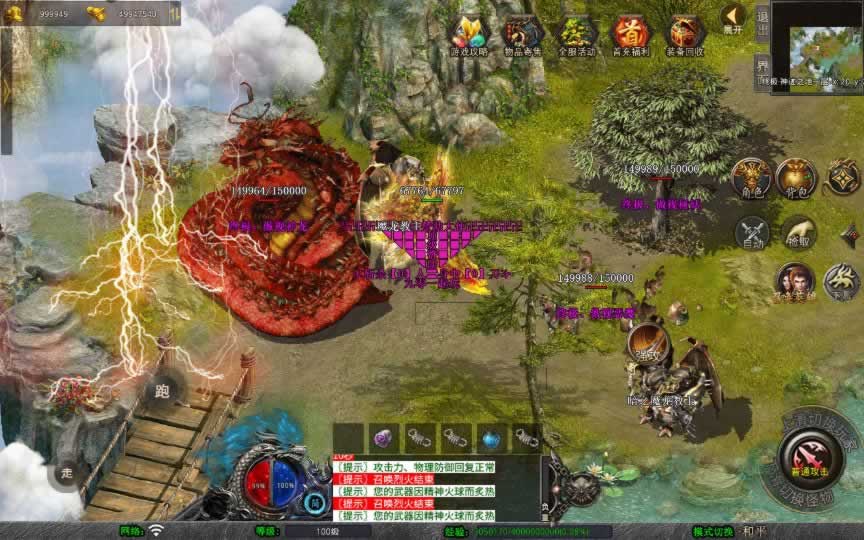864x540 pixels.
Task: Select the purple gem hotbar slot
Action: (382, 437)
